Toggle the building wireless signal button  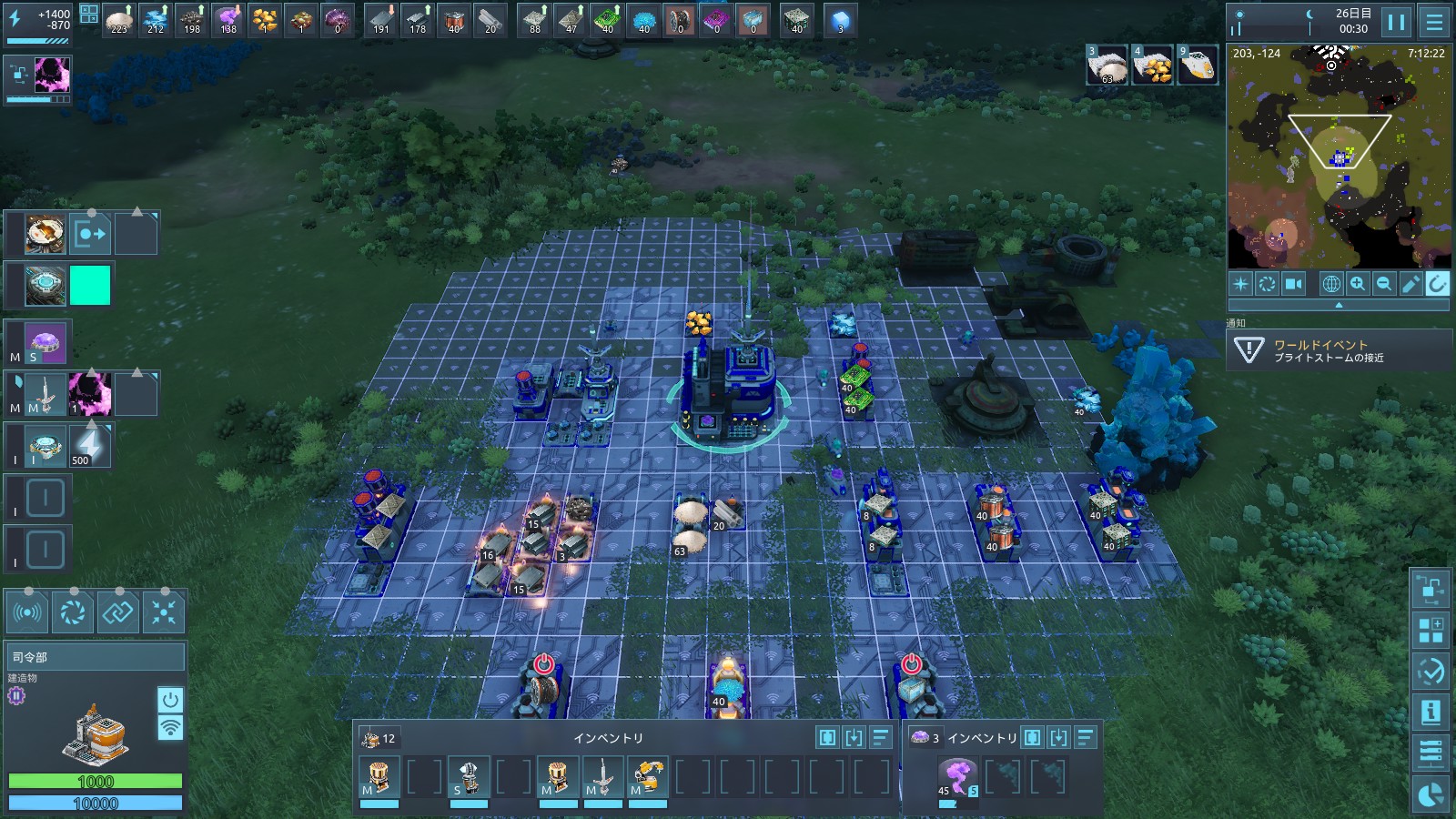pos(170,728)
